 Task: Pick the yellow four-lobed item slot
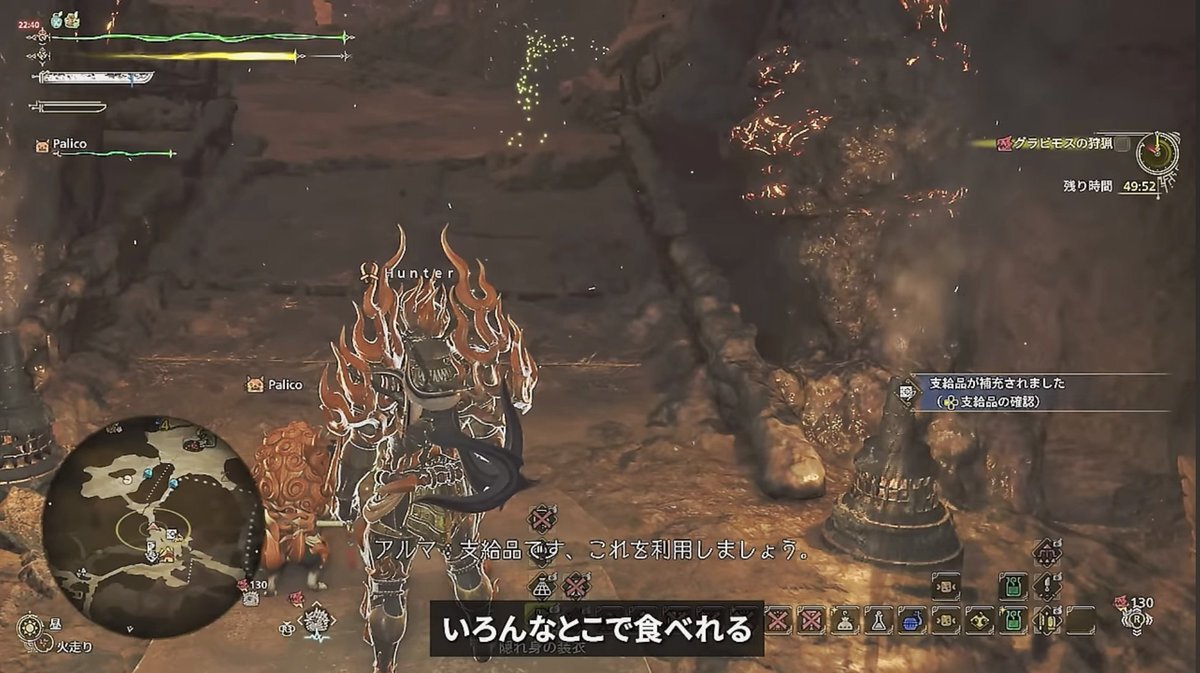click(977, 620)
